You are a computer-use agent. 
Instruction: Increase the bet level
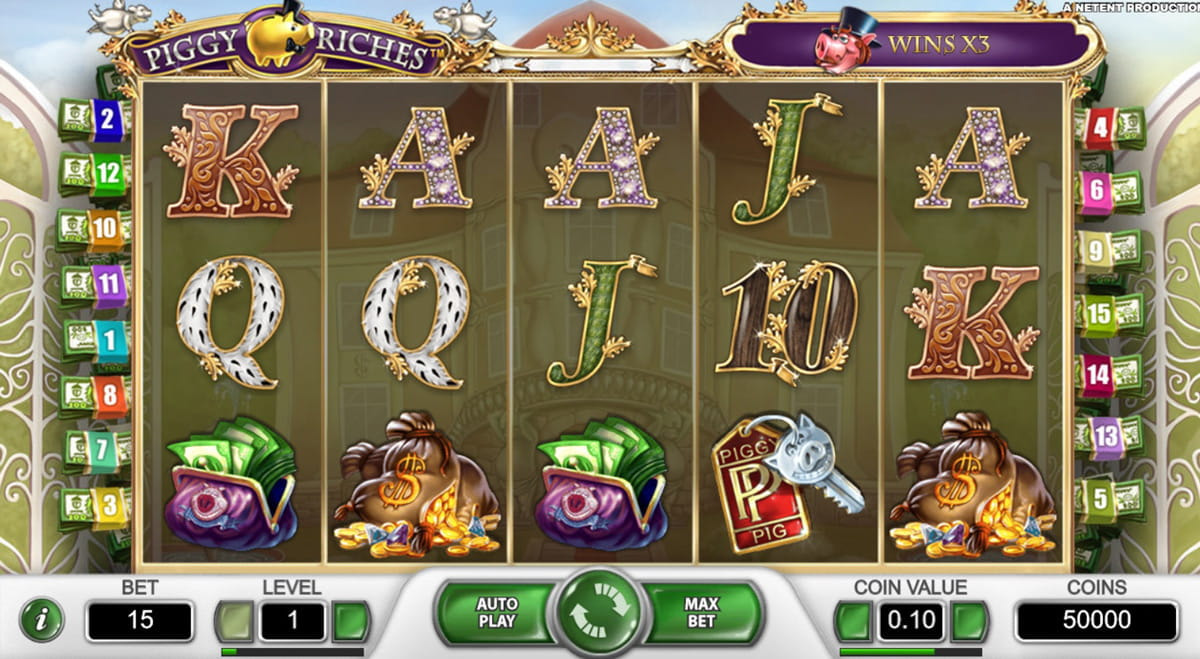coord(351,621)
